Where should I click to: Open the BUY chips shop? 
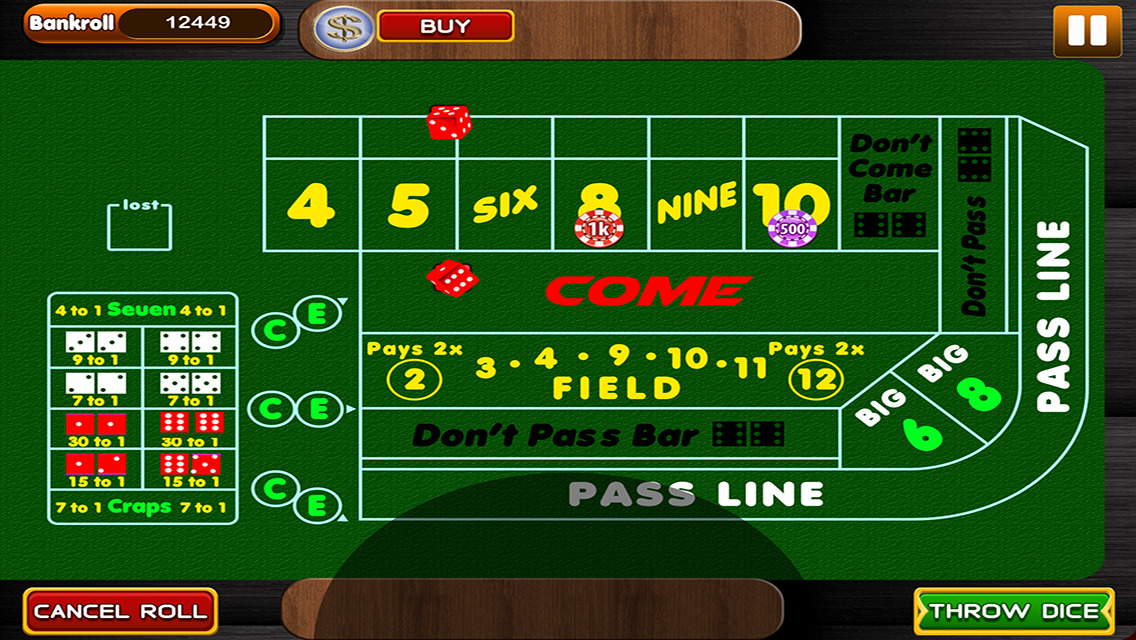(x=445, y=27)
